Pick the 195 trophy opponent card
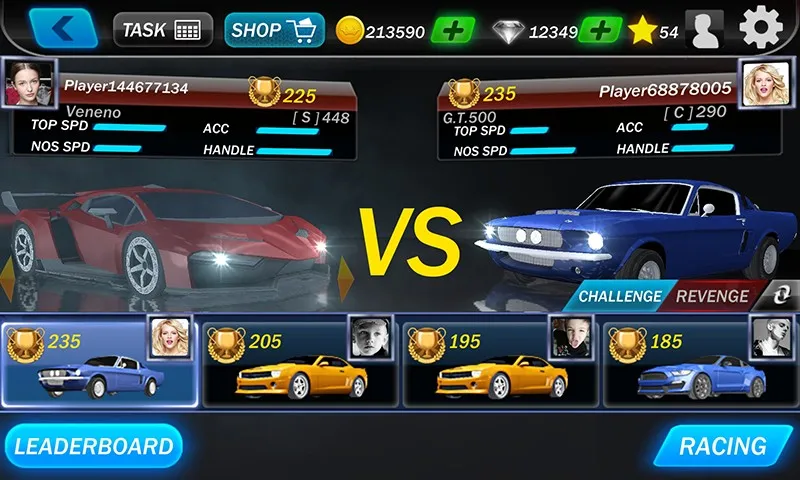Viewport: 800px width, 480px height. coord(500,363)
